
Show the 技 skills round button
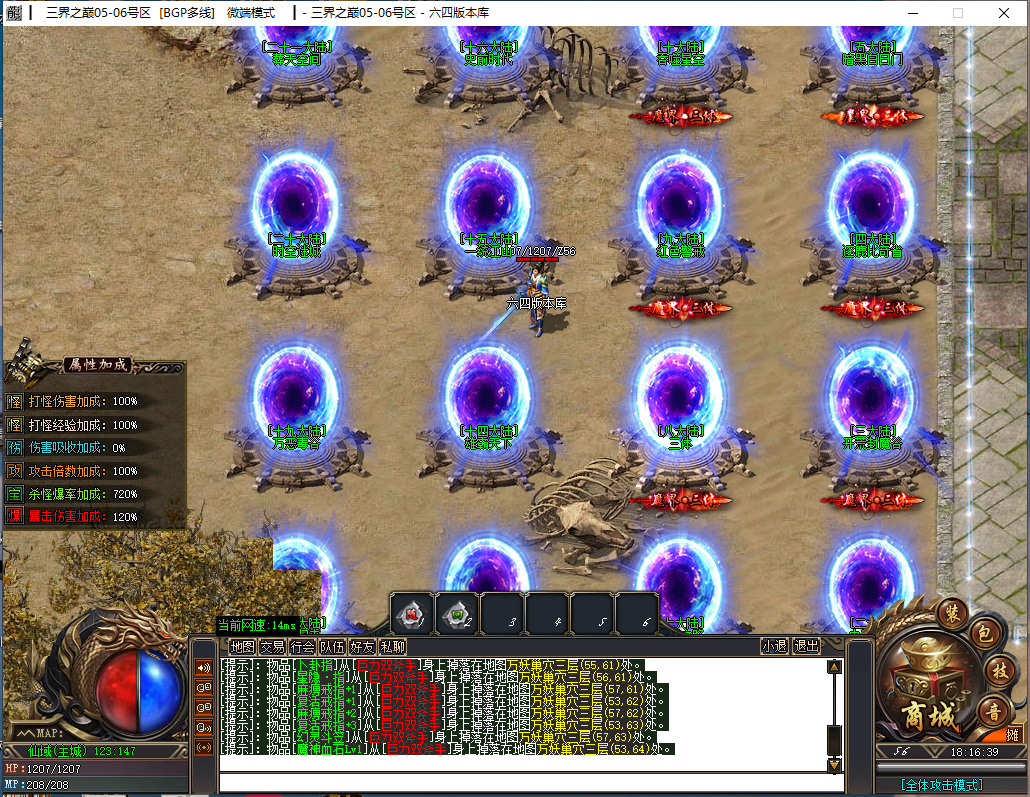(998, 670)
